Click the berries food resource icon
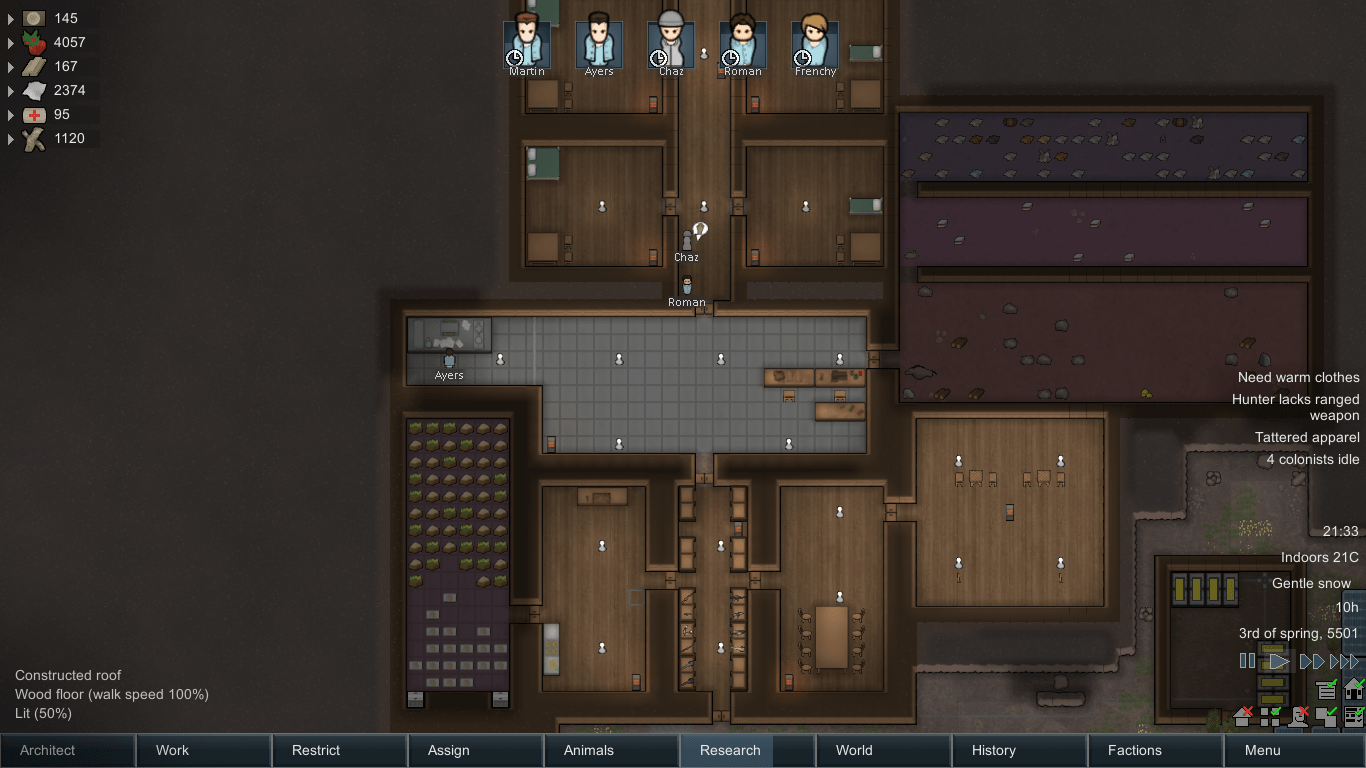This screenshot has width=1366, height=768. (33, 42)
